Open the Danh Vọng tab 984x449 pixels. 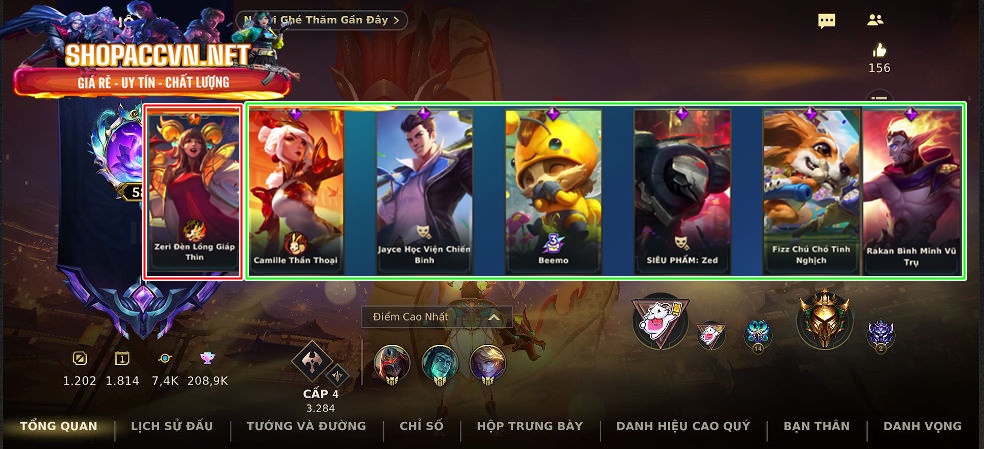(x=922, y=426)
